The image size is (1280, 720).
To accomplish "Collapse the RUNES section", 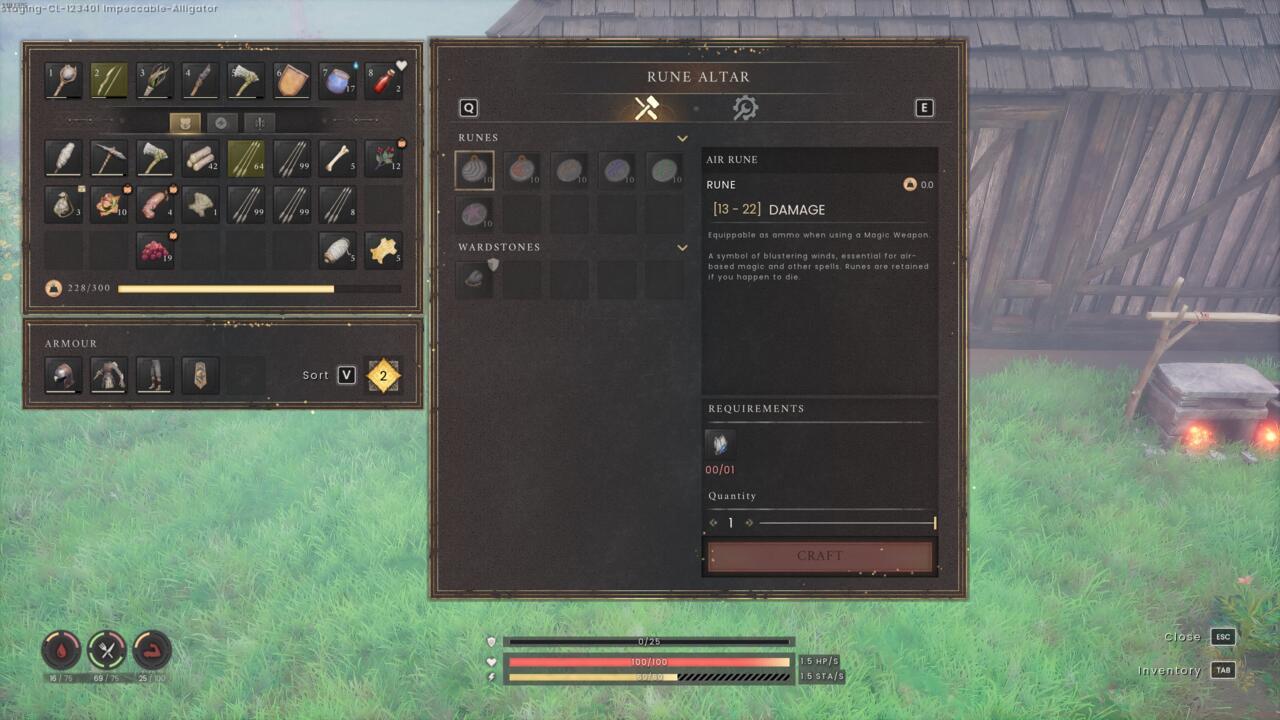I will tap(683, 138).
